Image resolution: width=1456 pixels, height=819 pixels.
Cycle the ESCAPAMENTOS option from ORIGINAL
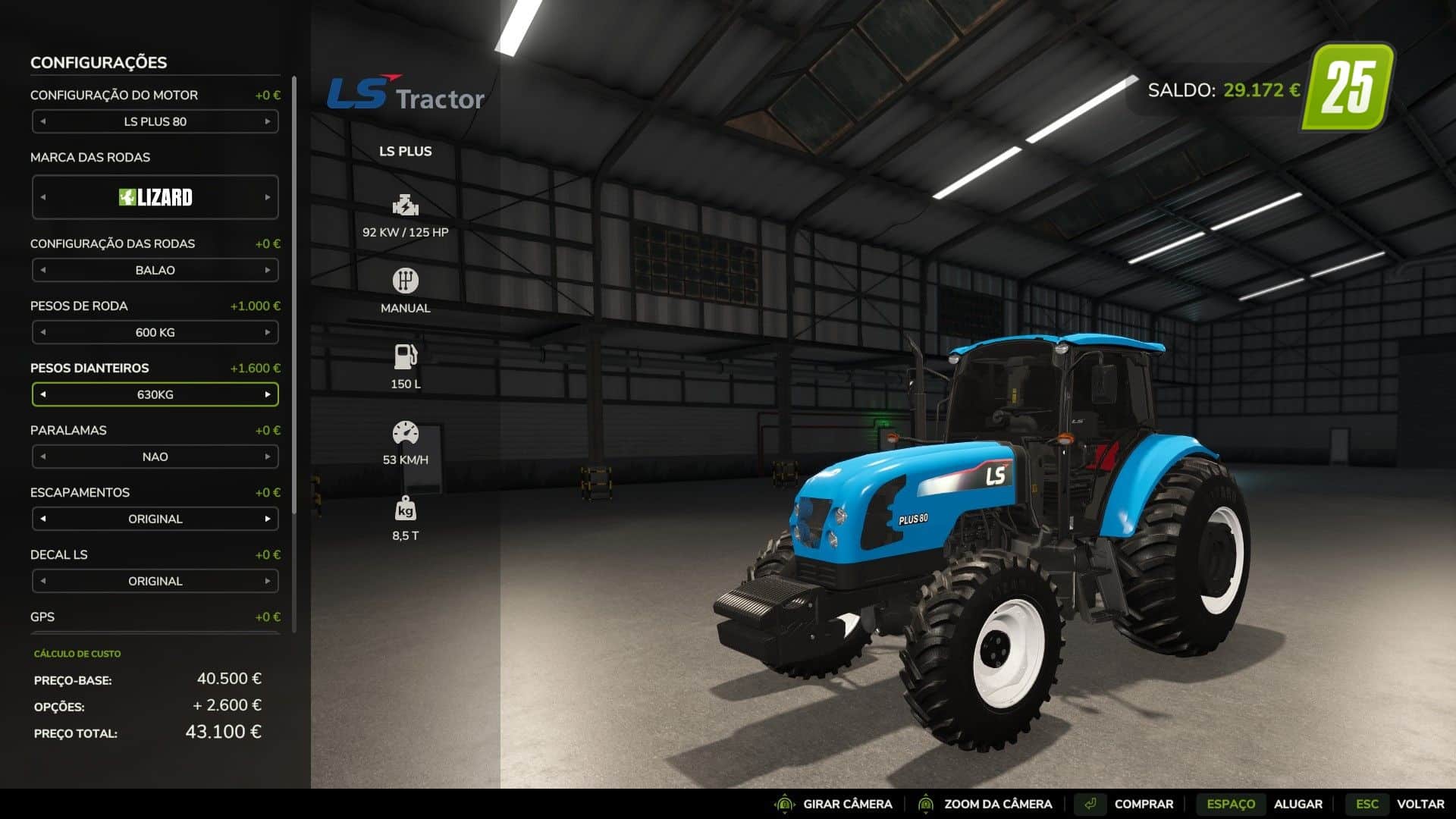pos(268,519)
